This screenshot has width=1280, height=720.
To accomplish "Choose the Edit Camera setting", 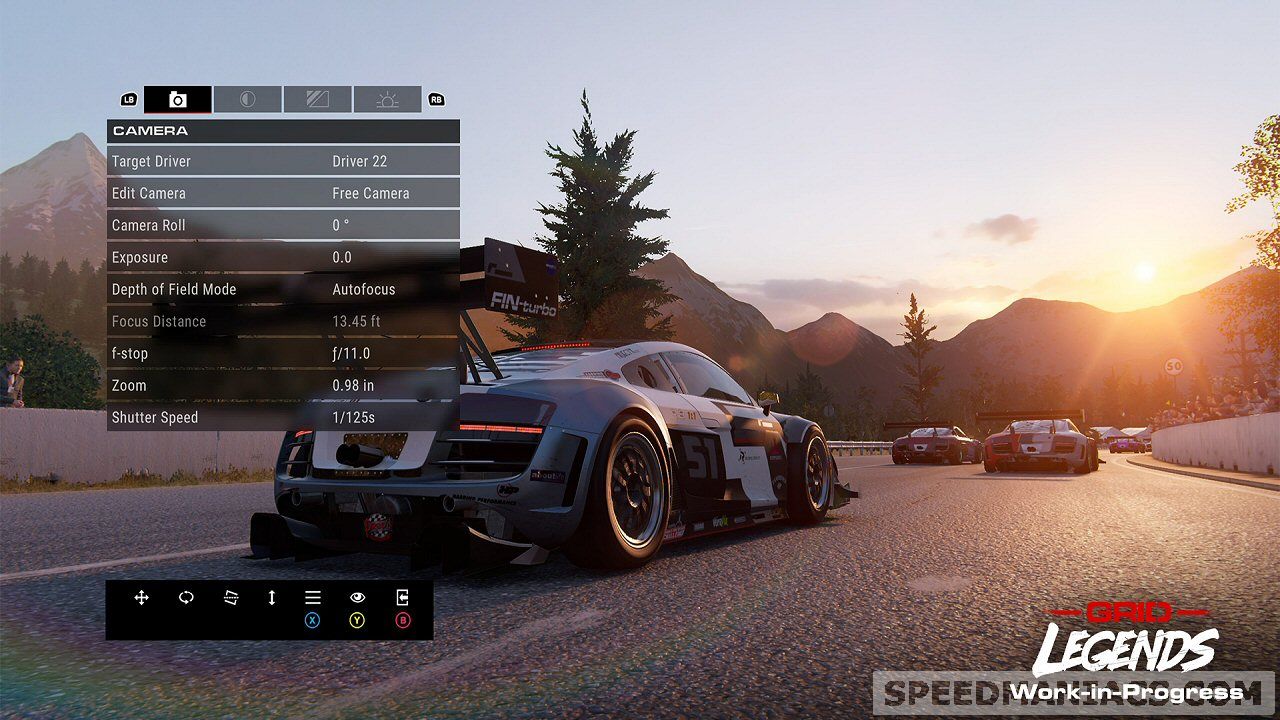I will 283,193.
